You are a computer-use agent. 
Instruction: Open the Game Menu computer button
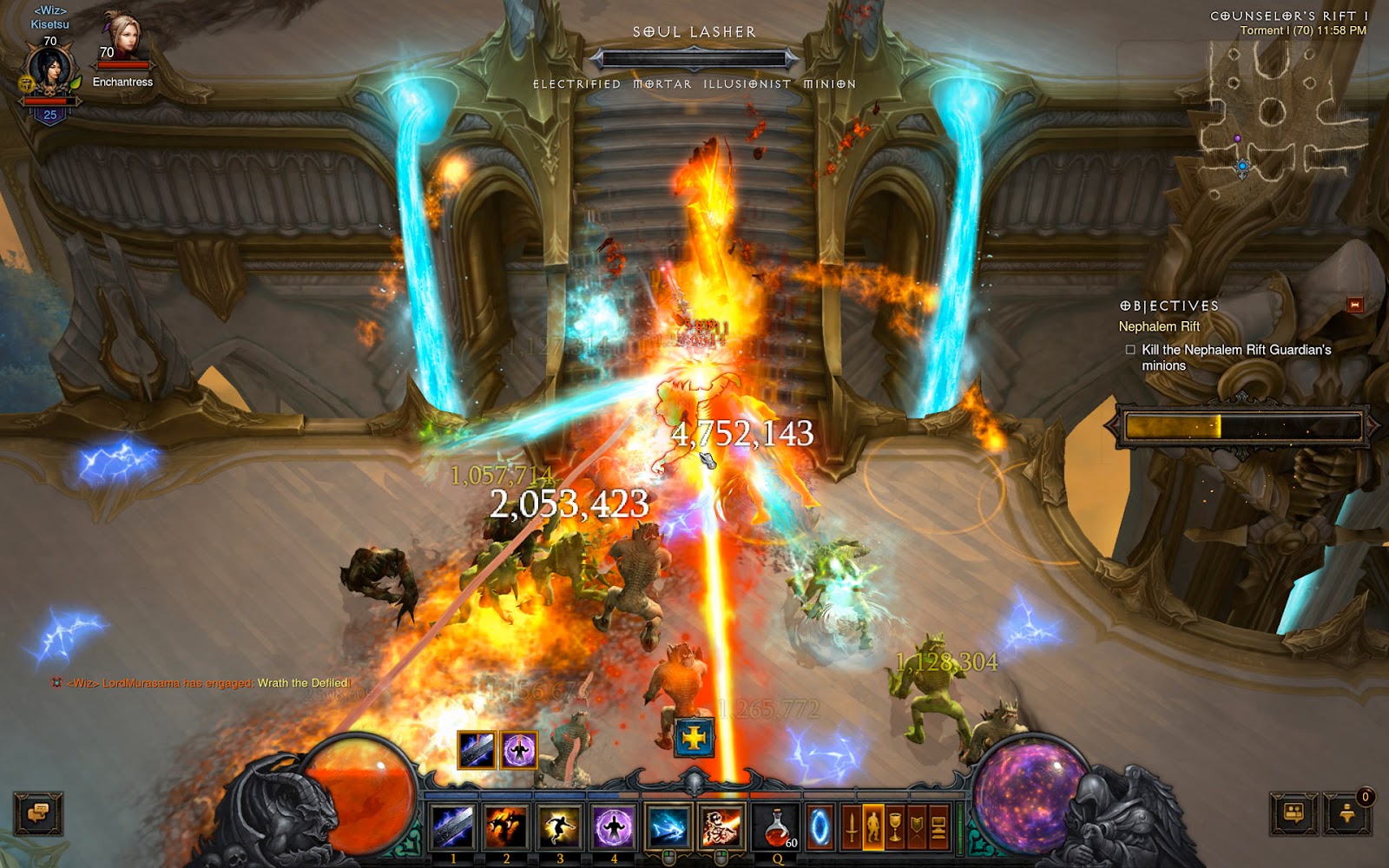[938, 825]
